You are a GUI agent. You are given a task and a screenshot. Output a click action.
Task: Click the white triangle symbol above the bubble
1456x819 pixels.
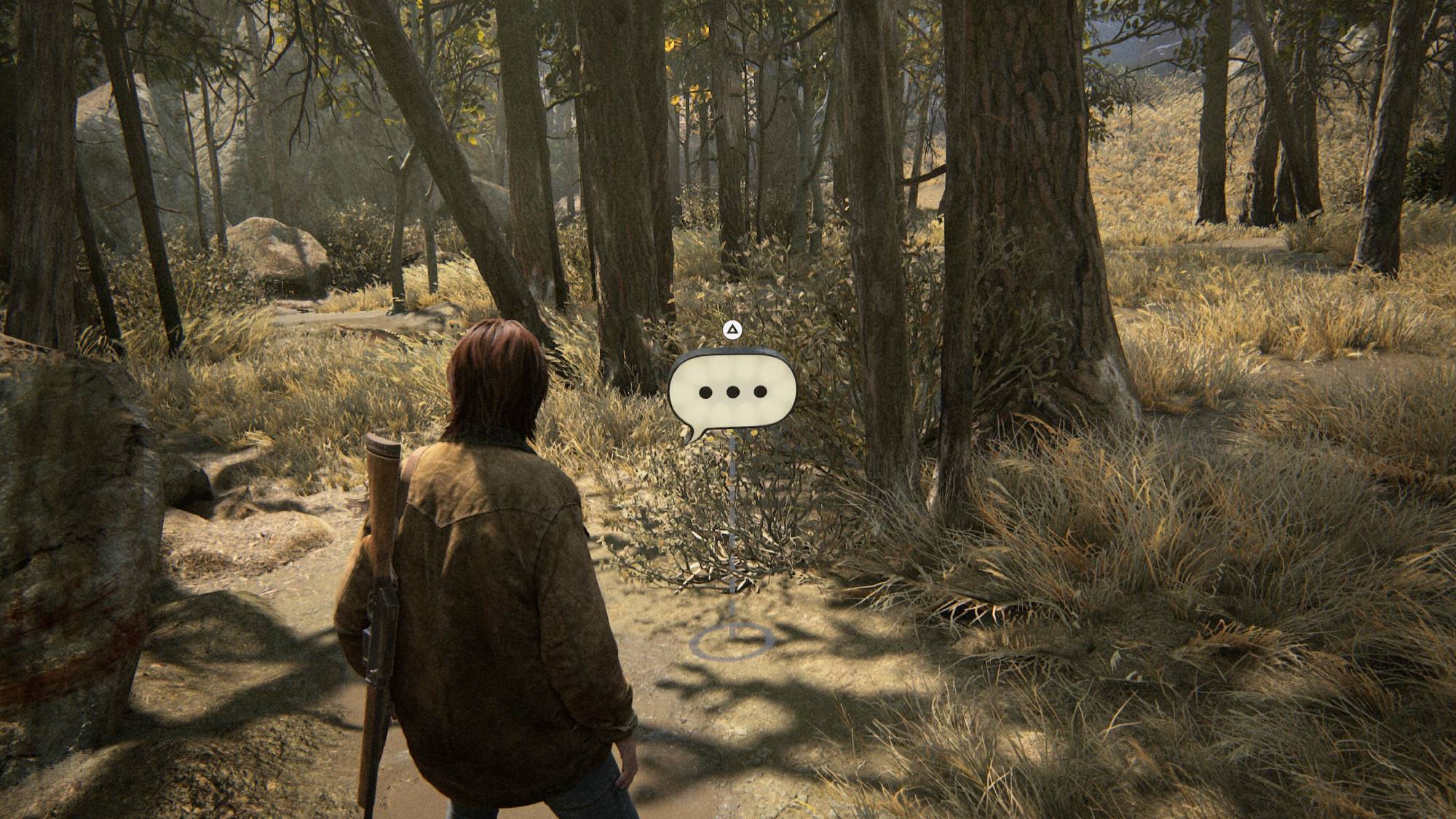(x=734, y=330)
